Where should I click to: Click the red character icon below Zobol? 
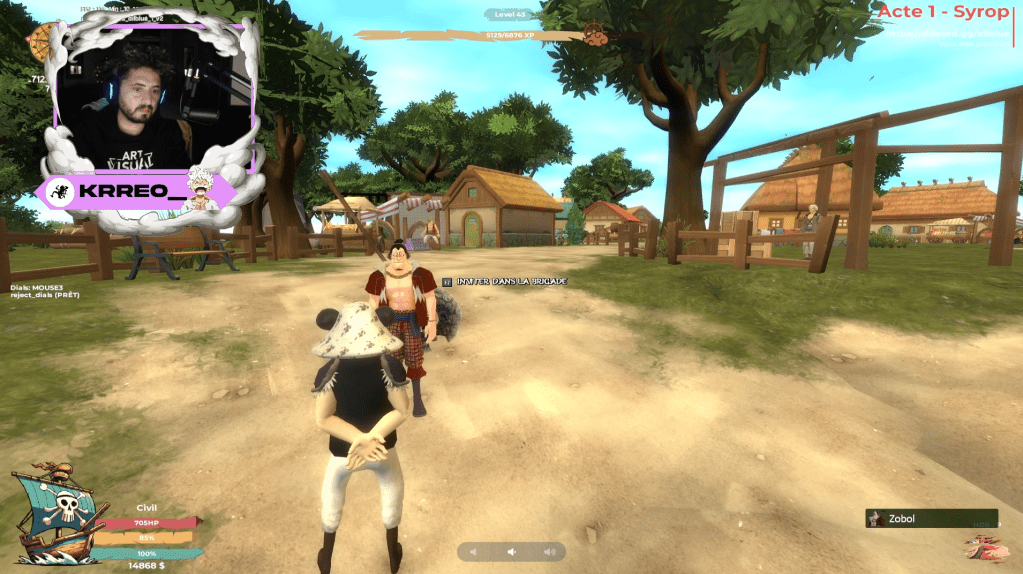(x=986, y=548)
